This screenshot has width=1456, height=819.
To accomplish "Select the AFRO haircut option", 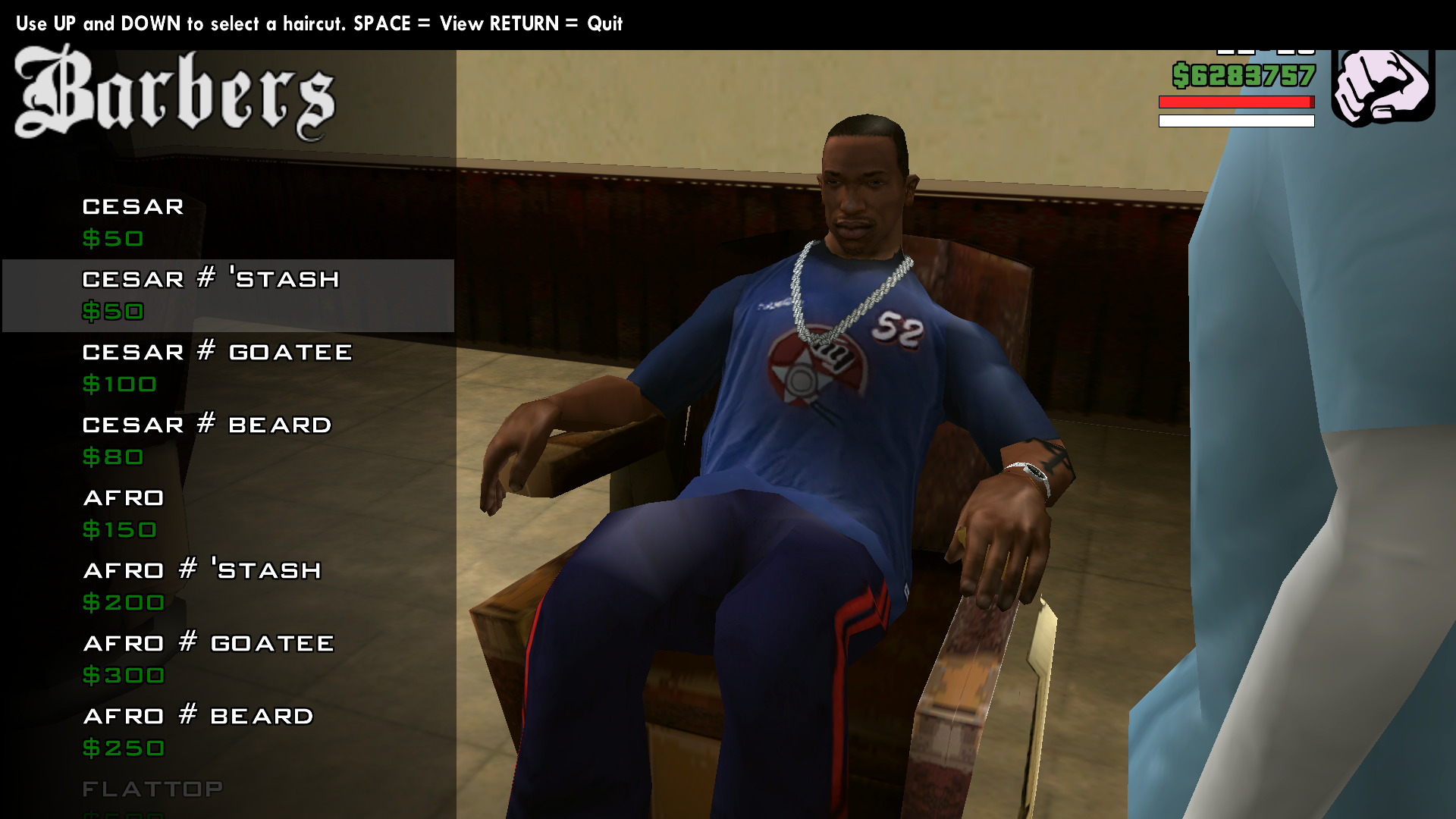I will point(124,498).
